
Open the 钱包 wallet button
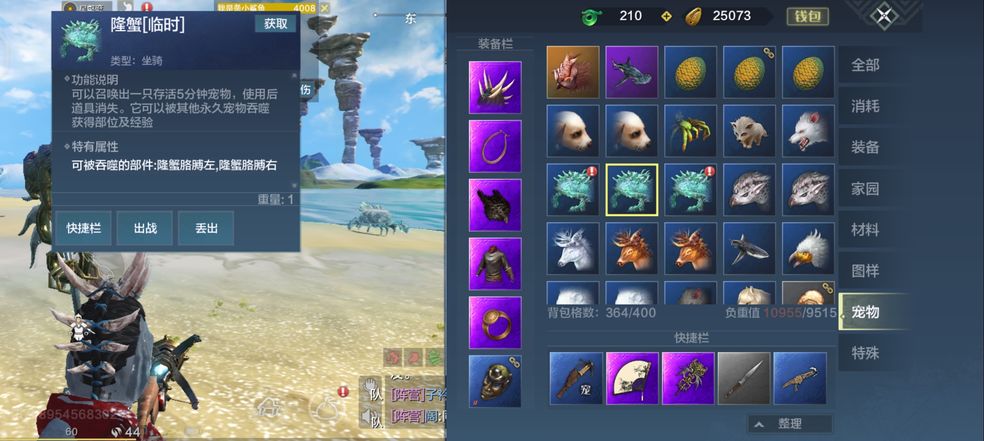[806, 16]
